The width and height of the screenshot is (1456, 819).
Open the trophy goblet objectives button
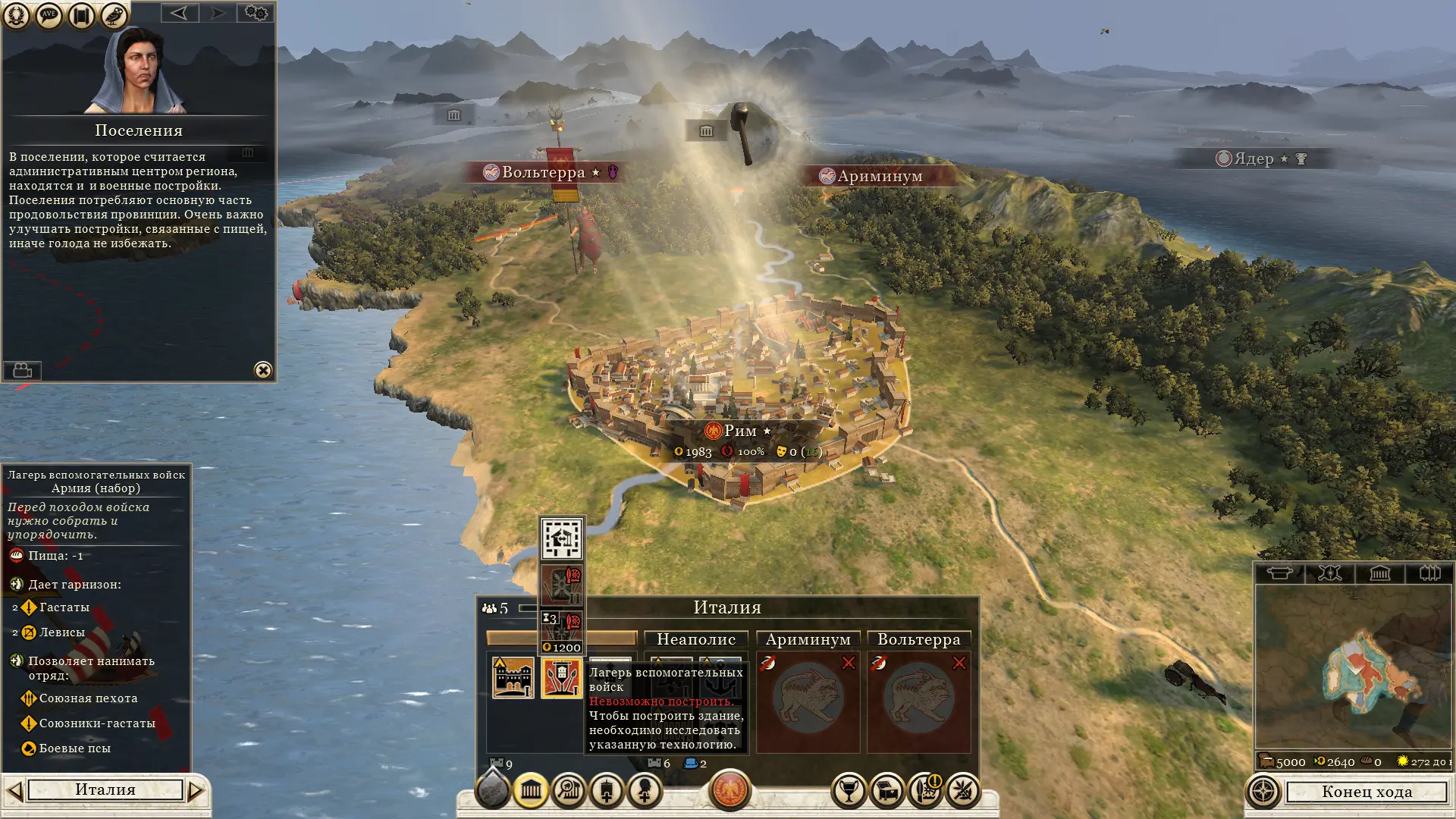click(849, 791)
